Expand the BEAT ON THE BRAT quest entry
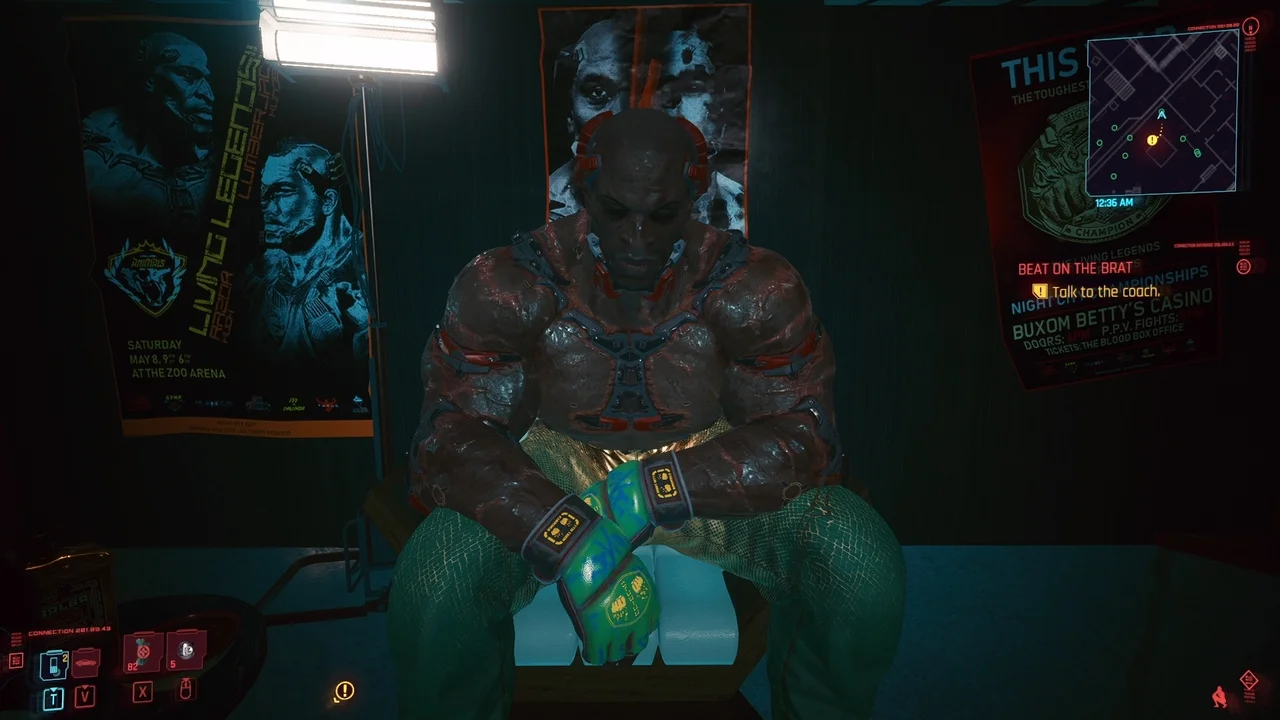Viewport: 1280px width, 720px height. click(1074, 268)
